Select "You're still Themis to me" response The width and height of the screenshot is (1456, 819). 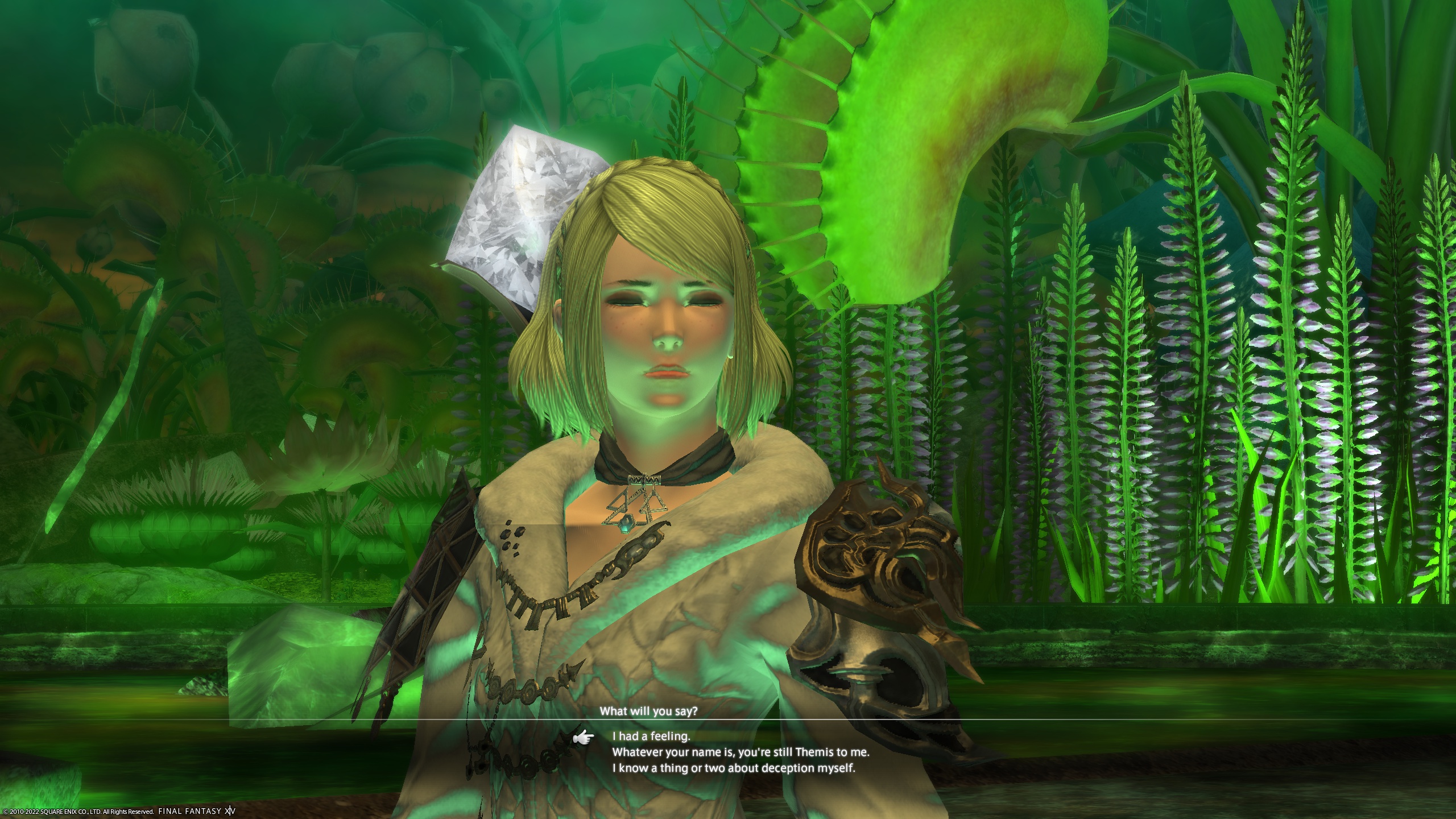[x=741, y=752]
